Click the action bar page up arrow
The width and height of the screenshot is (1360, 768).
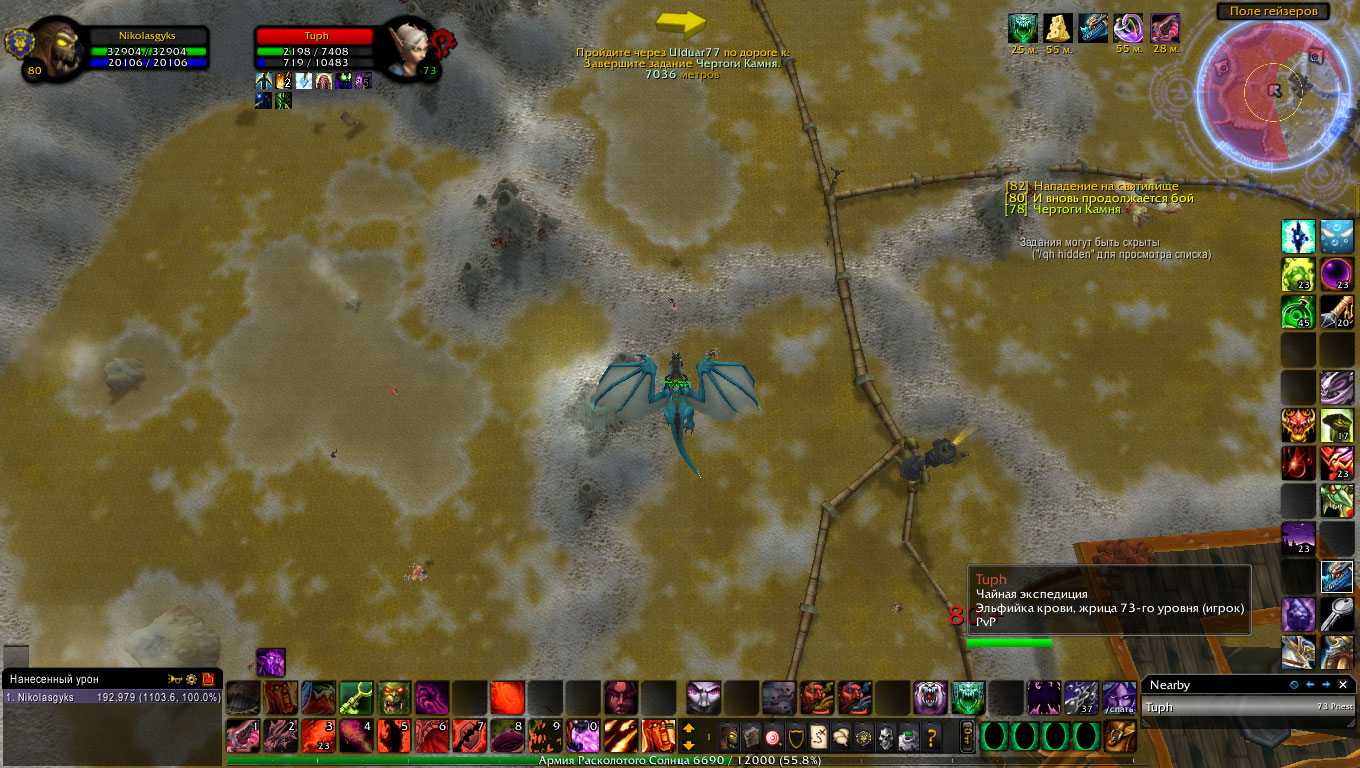click(x=689, y=729)
